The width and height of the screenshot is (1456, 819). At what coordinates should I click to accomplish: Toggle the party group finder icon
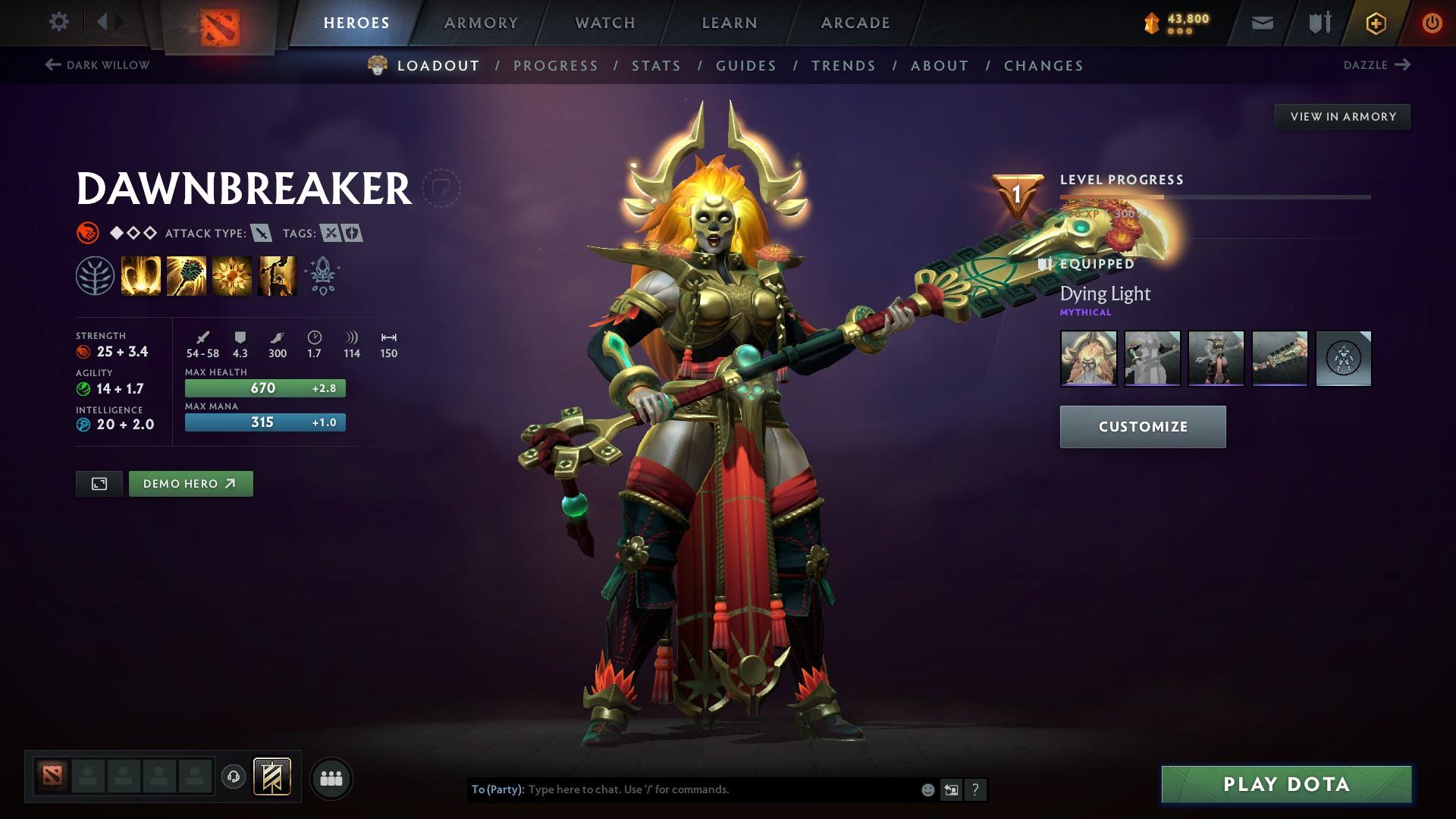click(x=331, y=777)
